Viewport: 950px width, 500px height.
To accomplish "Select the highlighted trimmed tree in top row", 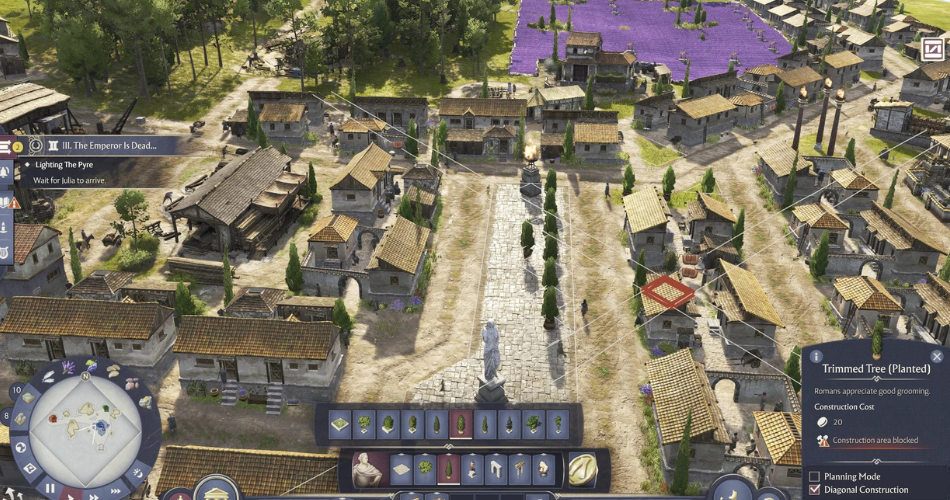I will (x=461, y=424).
